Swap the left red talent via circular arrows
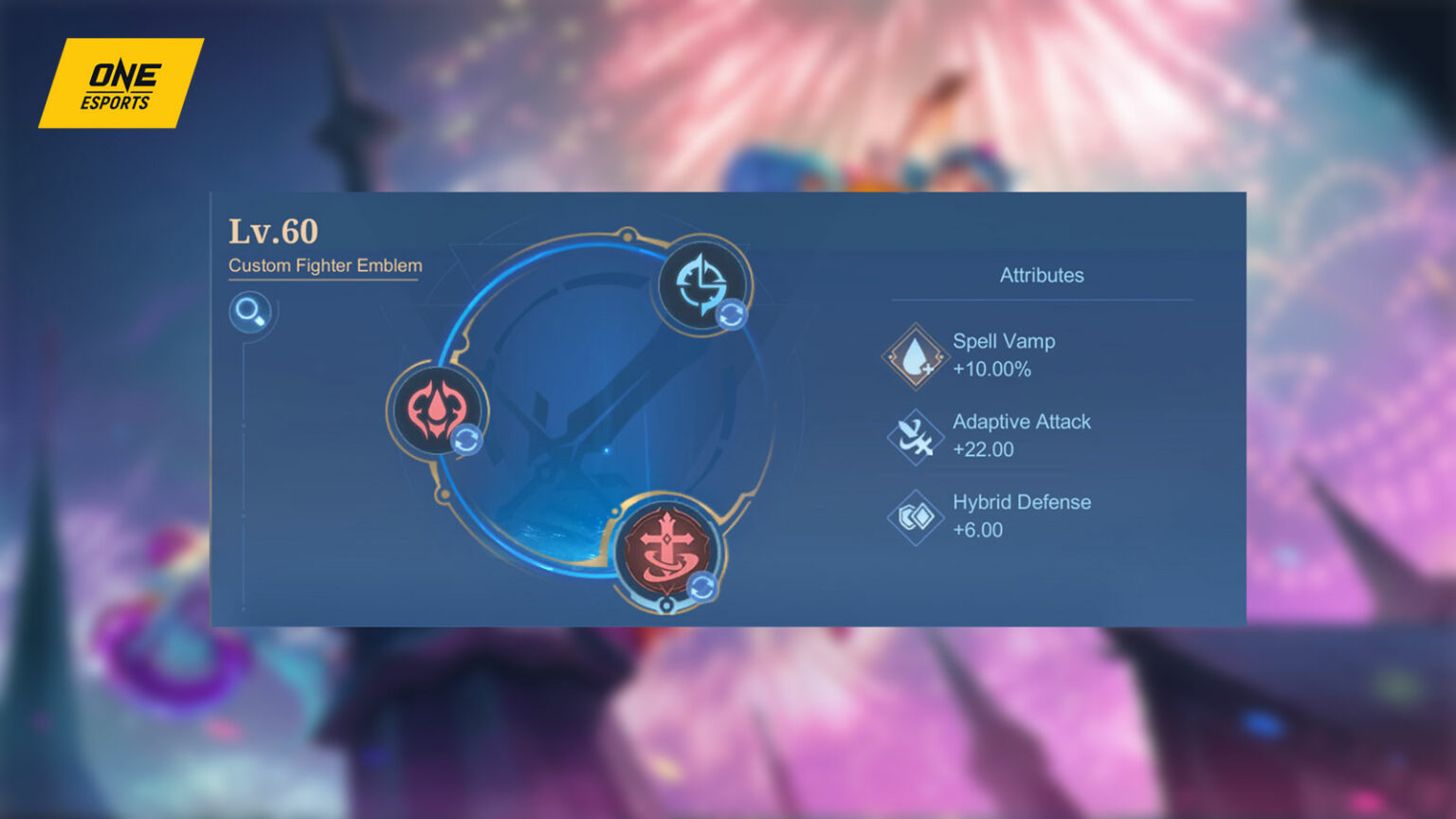This screenshot has width=1456, height=819. click(468, 439)
